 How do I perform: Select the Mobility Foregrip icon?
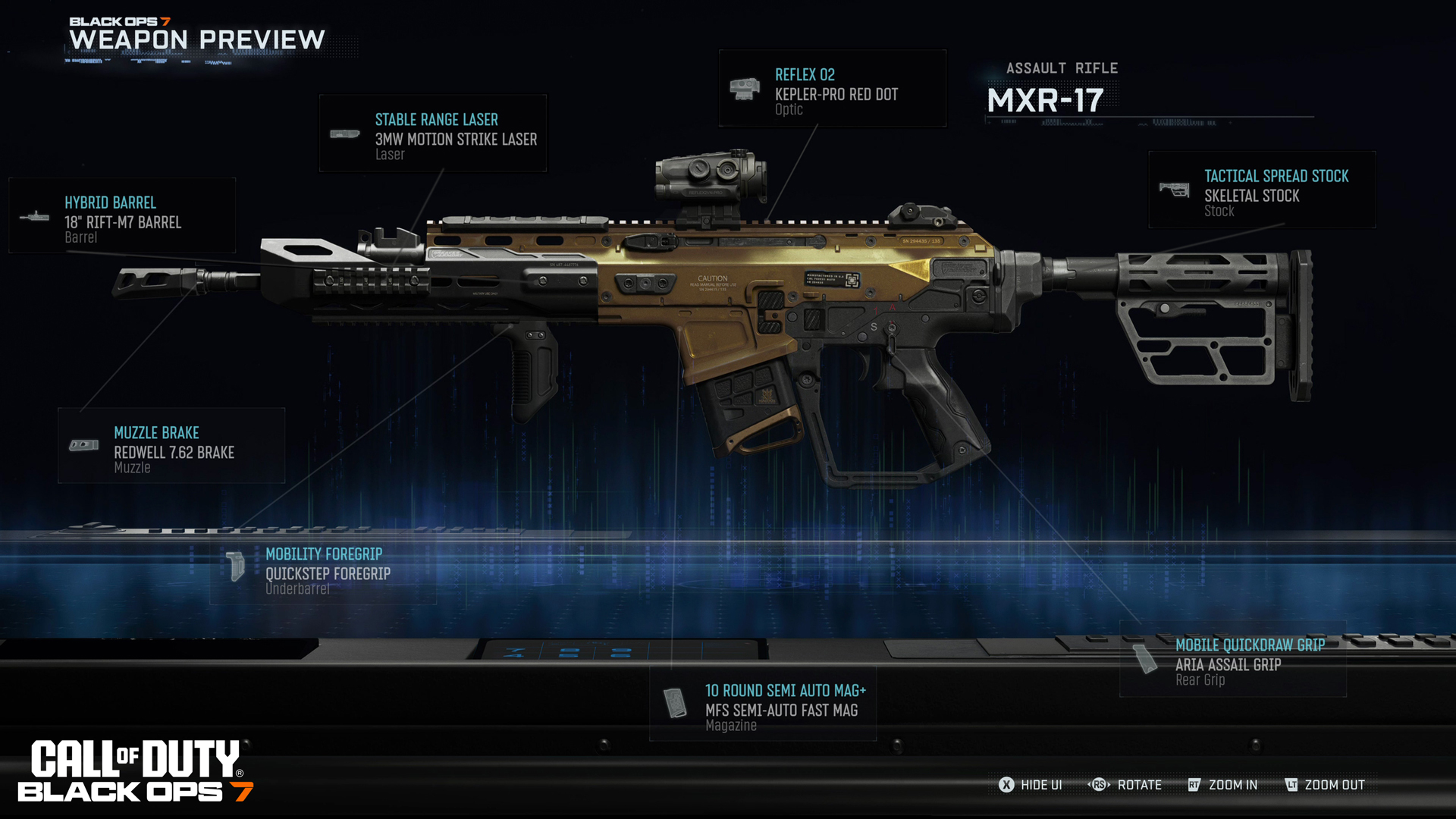[x=236, y=567]
